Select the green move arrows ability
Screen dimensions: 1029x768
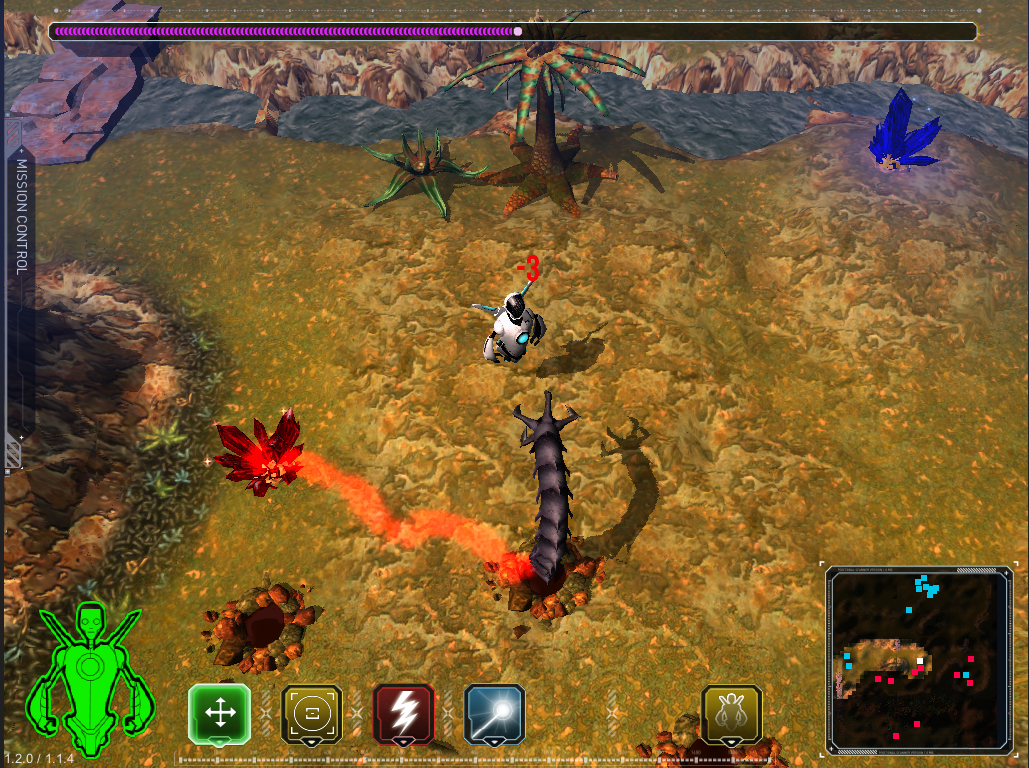pos(219,713)
